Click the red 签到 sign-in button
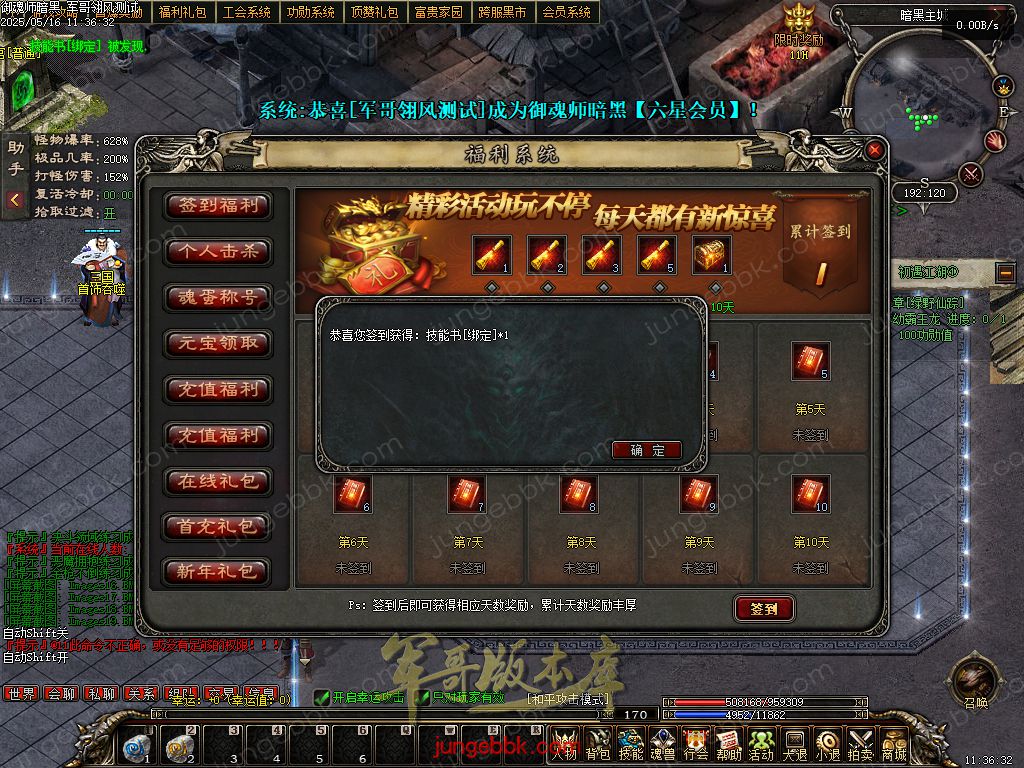 pos(764,608)
